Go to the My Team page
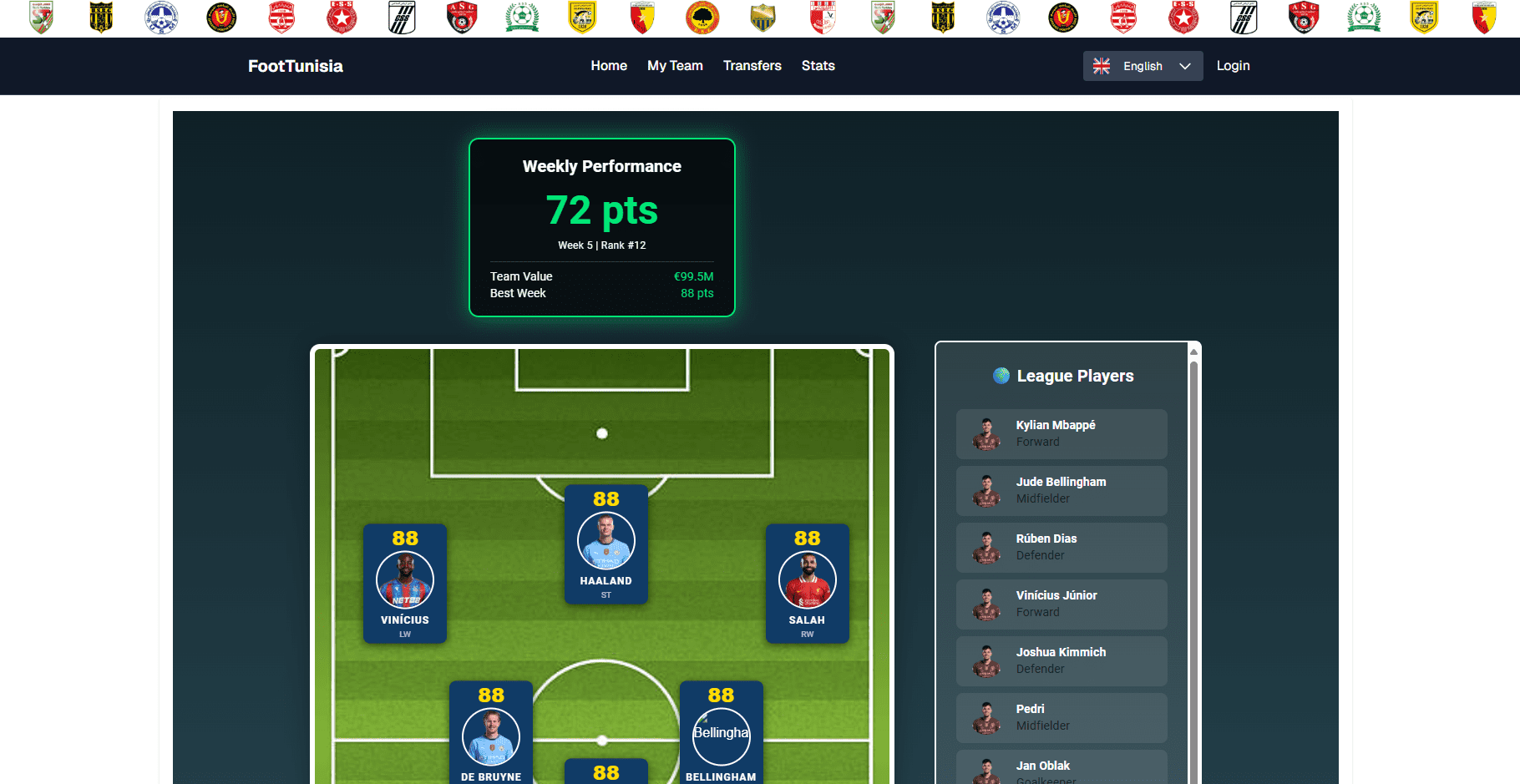 point(675,66)
